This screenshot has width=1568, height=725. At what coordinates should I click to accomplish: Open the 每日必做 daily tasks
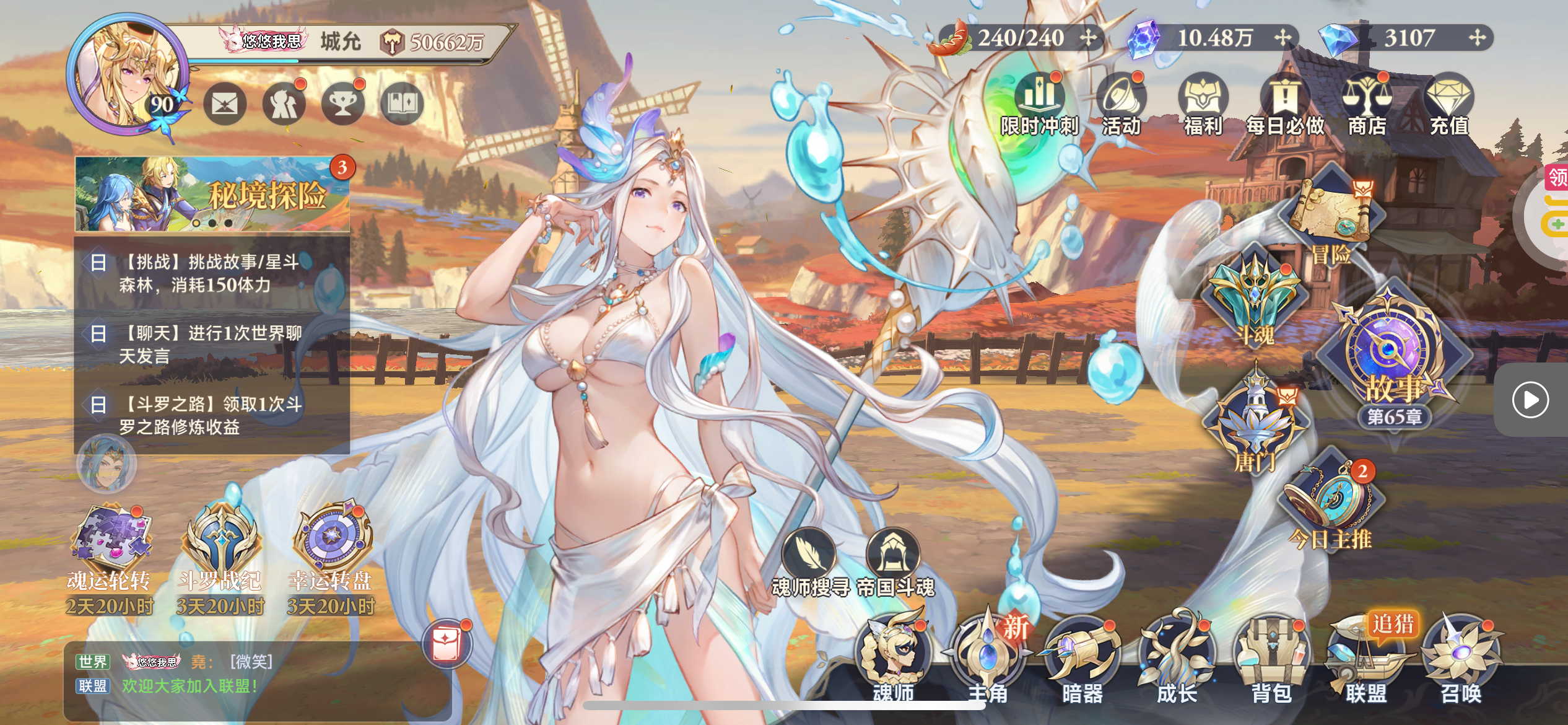click(1285, 104)
